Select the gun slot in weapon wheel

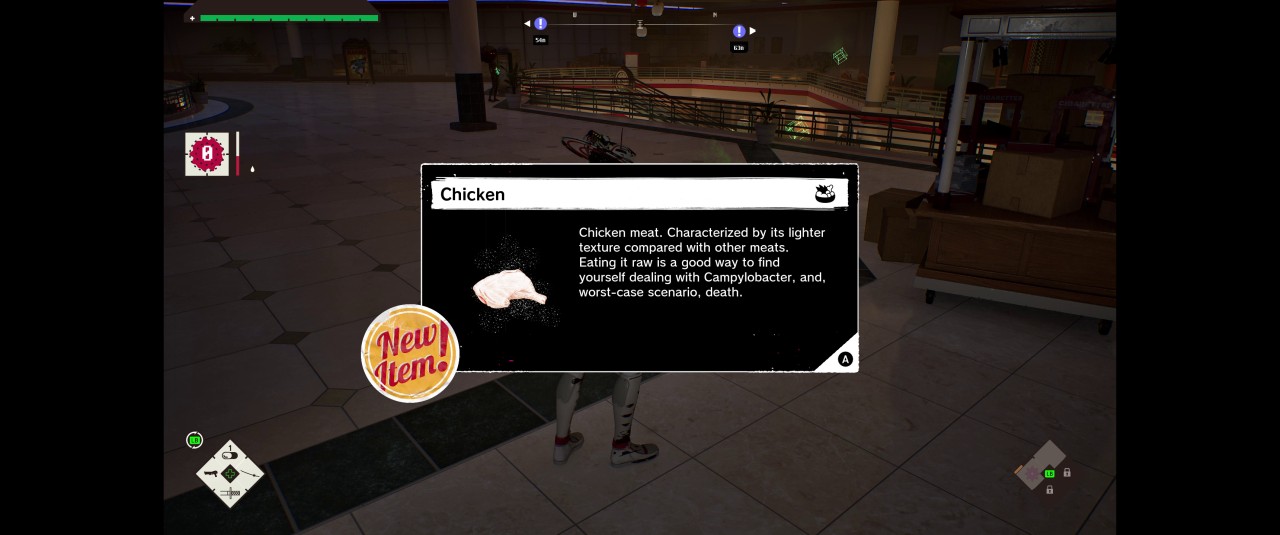click(211, 473)
